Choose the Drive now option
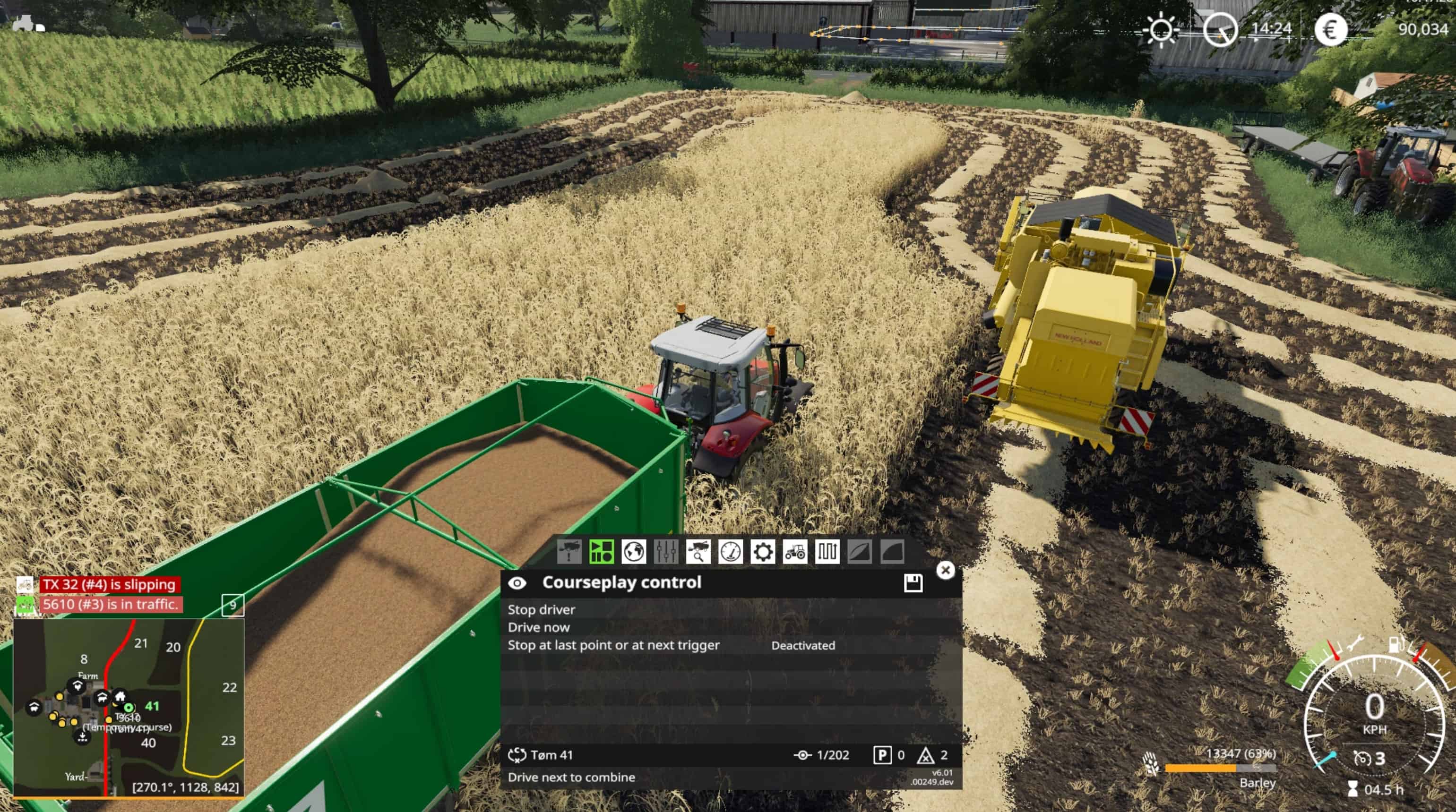The height and width of the screenshot is (812, 1456). (x=538, y=627)
